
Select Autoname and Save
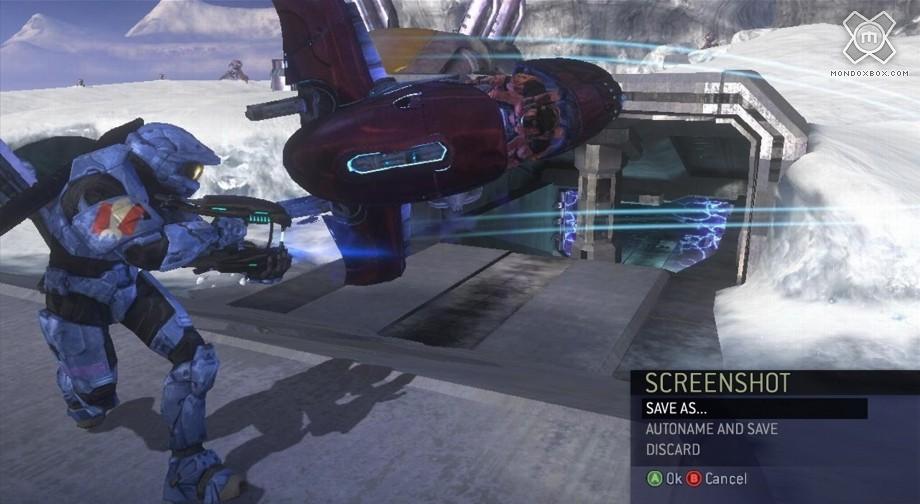click(711, 429)
